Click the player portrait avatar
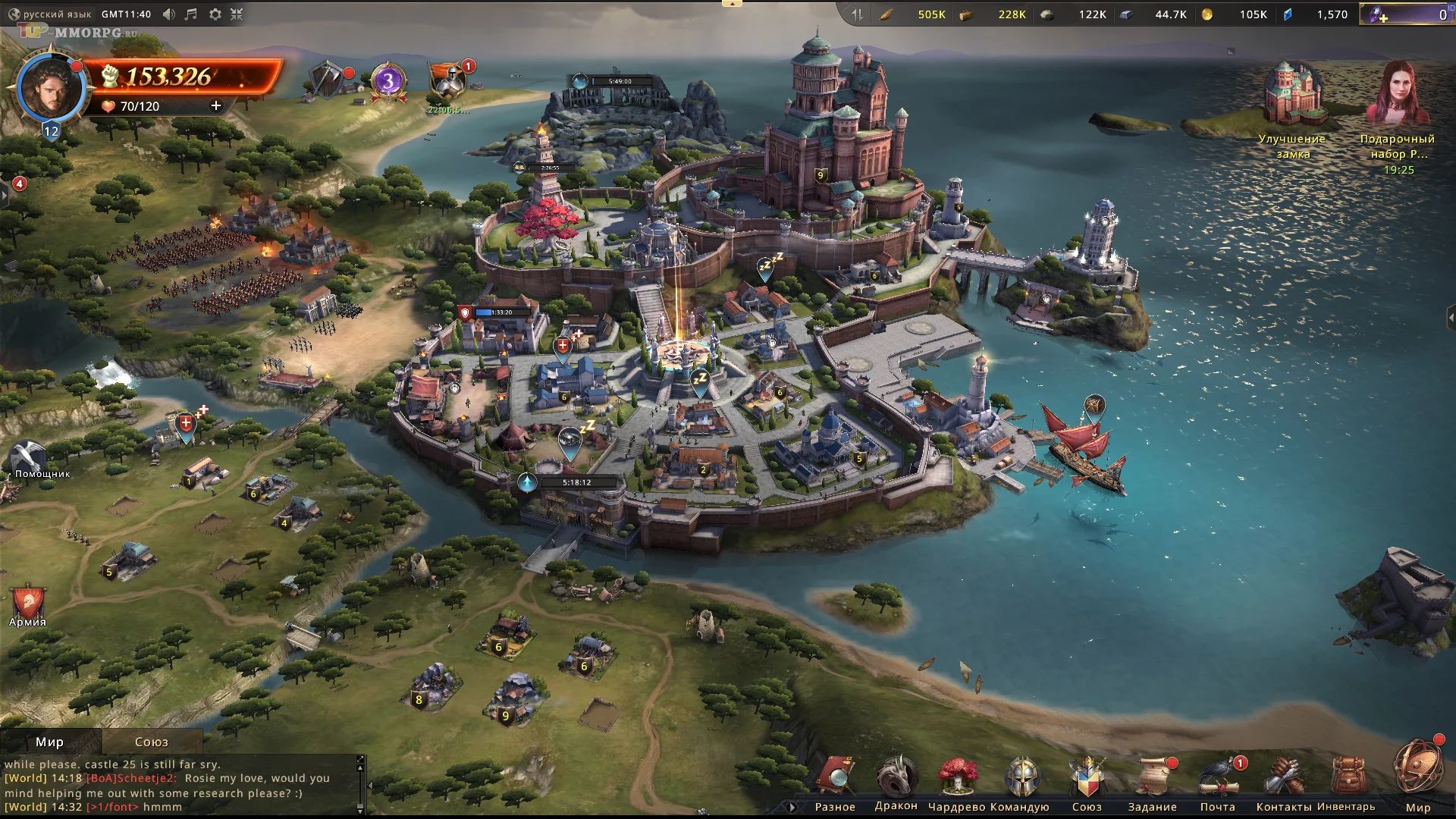The image size is (1456, 819). (50, 88)
